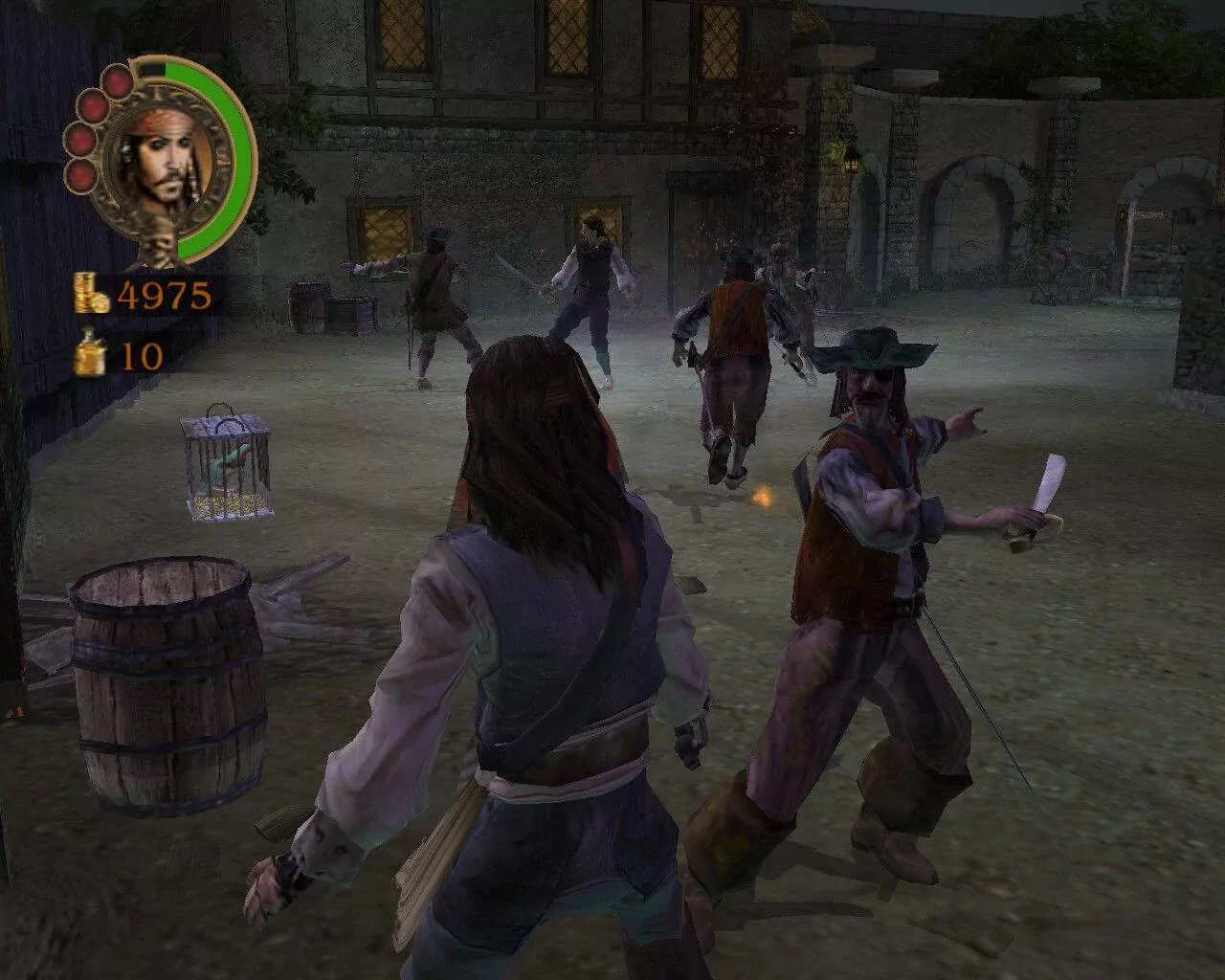Image resolution: width=1225 pixels, height=980 pixels.
Task: Click the gold coins stack icon
Action: [93, 294]
